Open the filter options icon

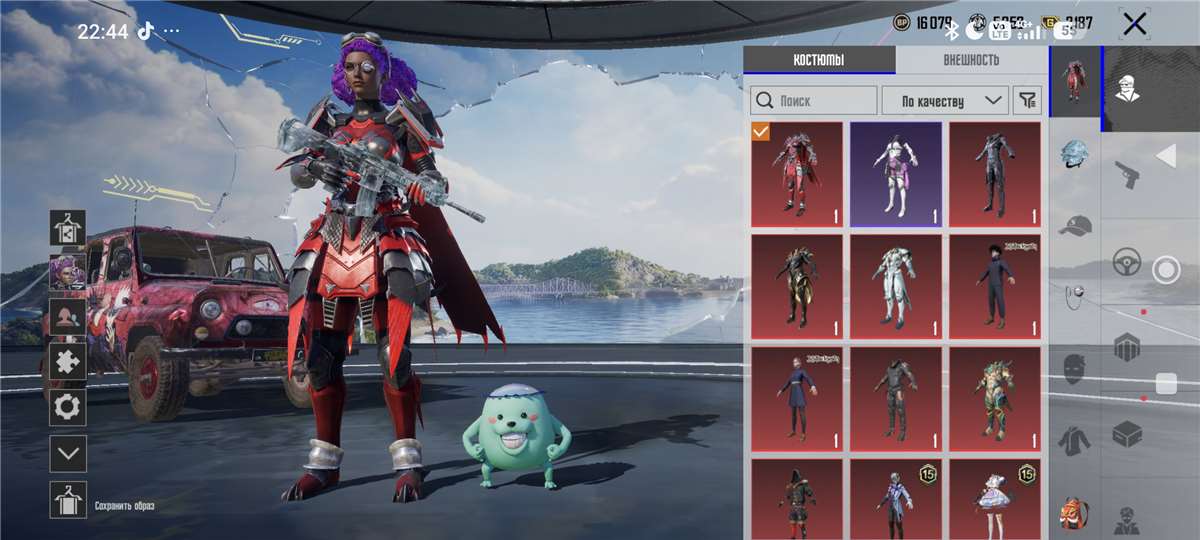click(1027, 100)
